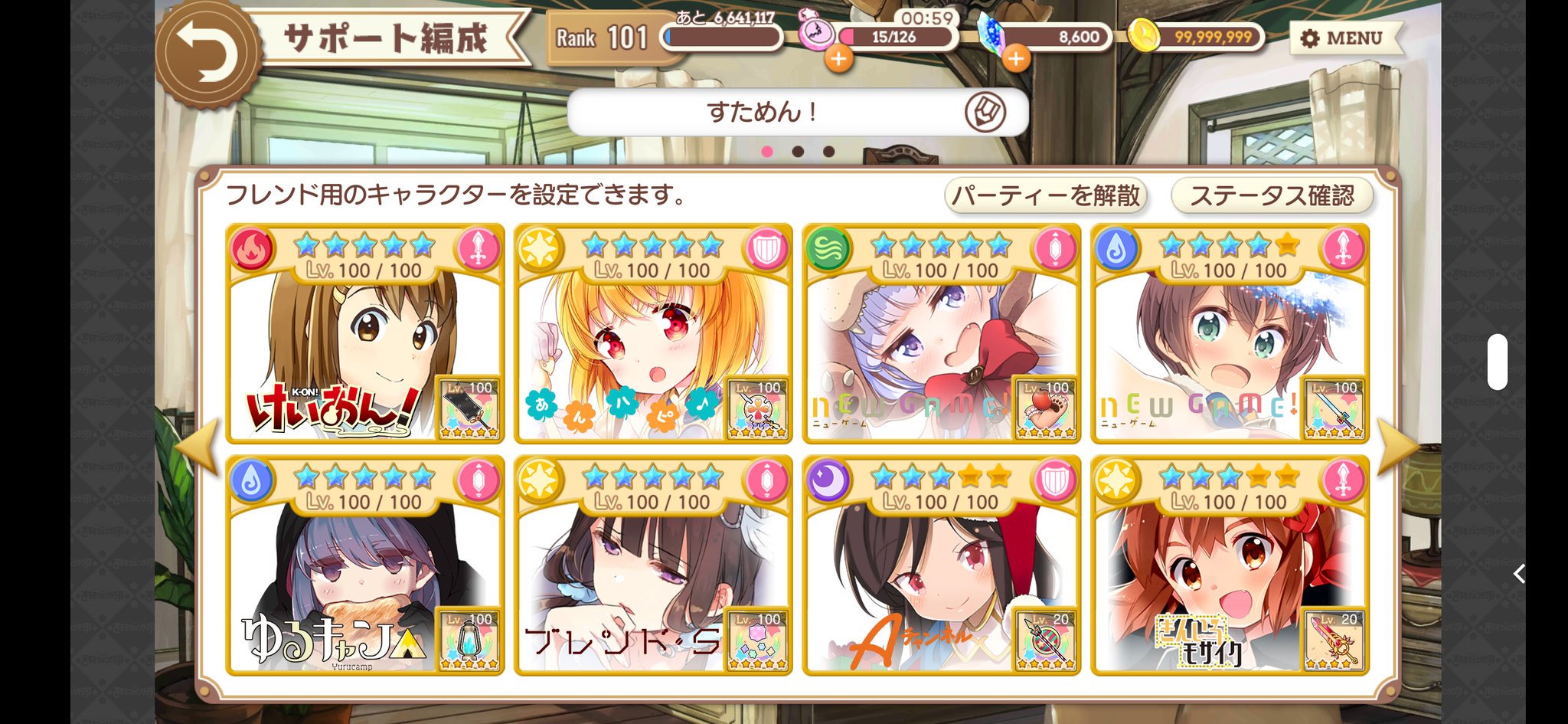Add stamina with the clock plus button
Screen dimensions: 1568x724
point(838,58)
